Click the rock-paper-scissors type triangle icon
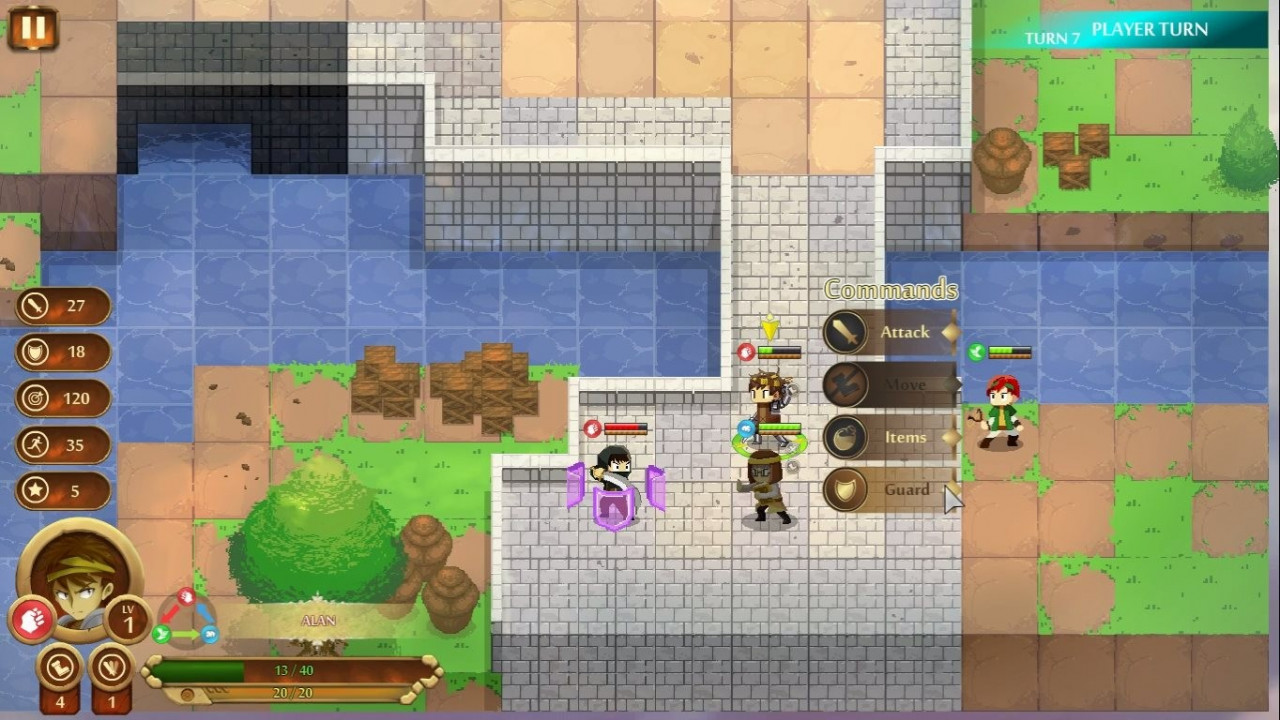Image resolution: width=1280 pixels, height=720 pixels. (x=185, y=617)
